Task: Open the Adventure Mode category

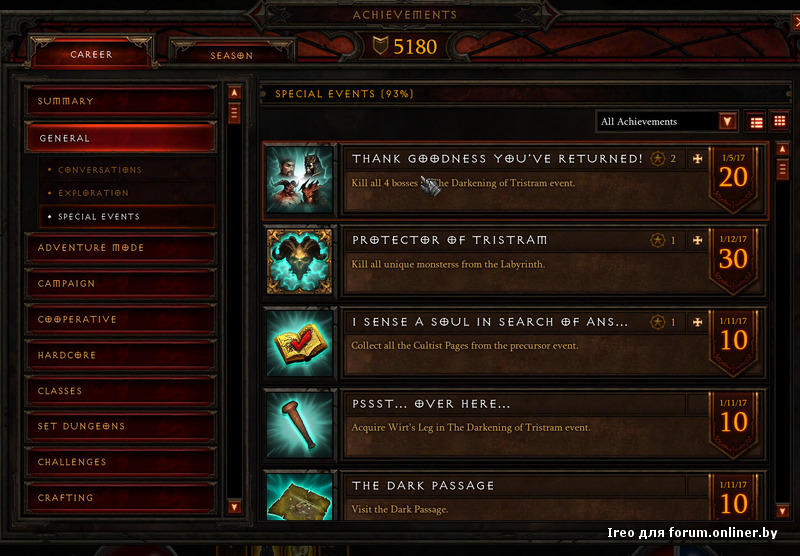Action: [x=120, y=247]
